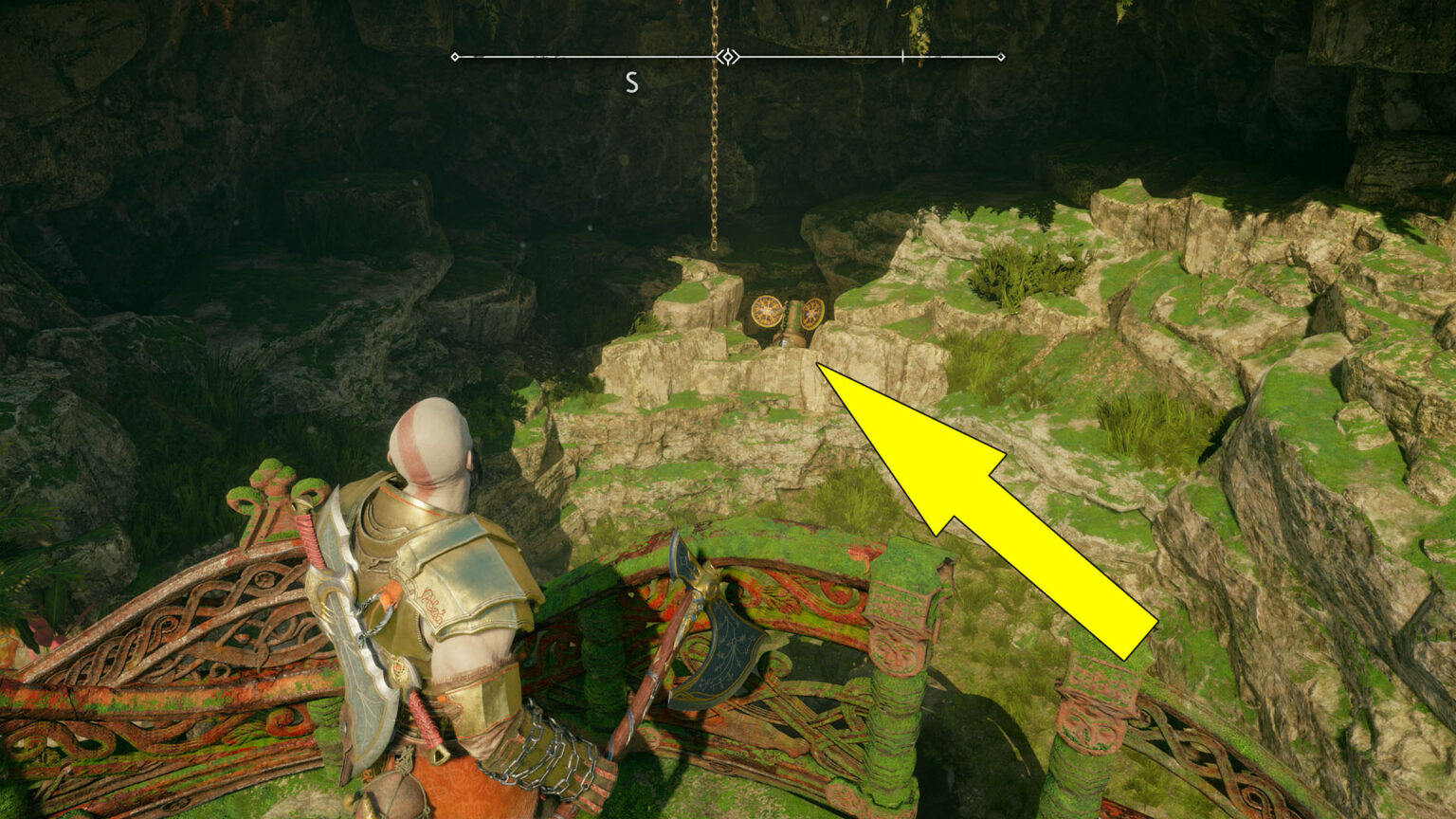This screenshot has height=819, width=1456.
Task: Select the center diamond marker on the compass
Action: (x=728, y=56)
